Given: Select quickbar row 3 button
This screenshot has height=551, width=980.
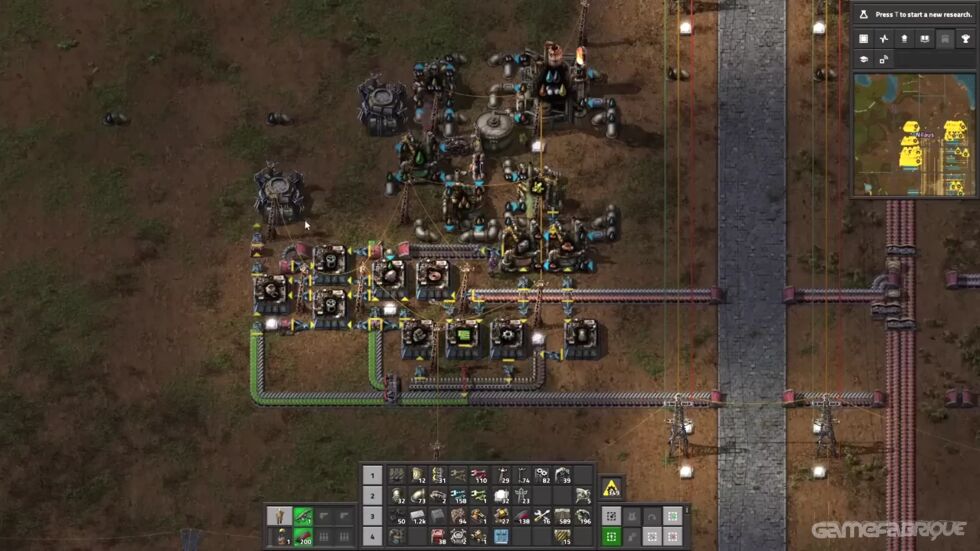Looking at the screenshot, I should 372,516.
